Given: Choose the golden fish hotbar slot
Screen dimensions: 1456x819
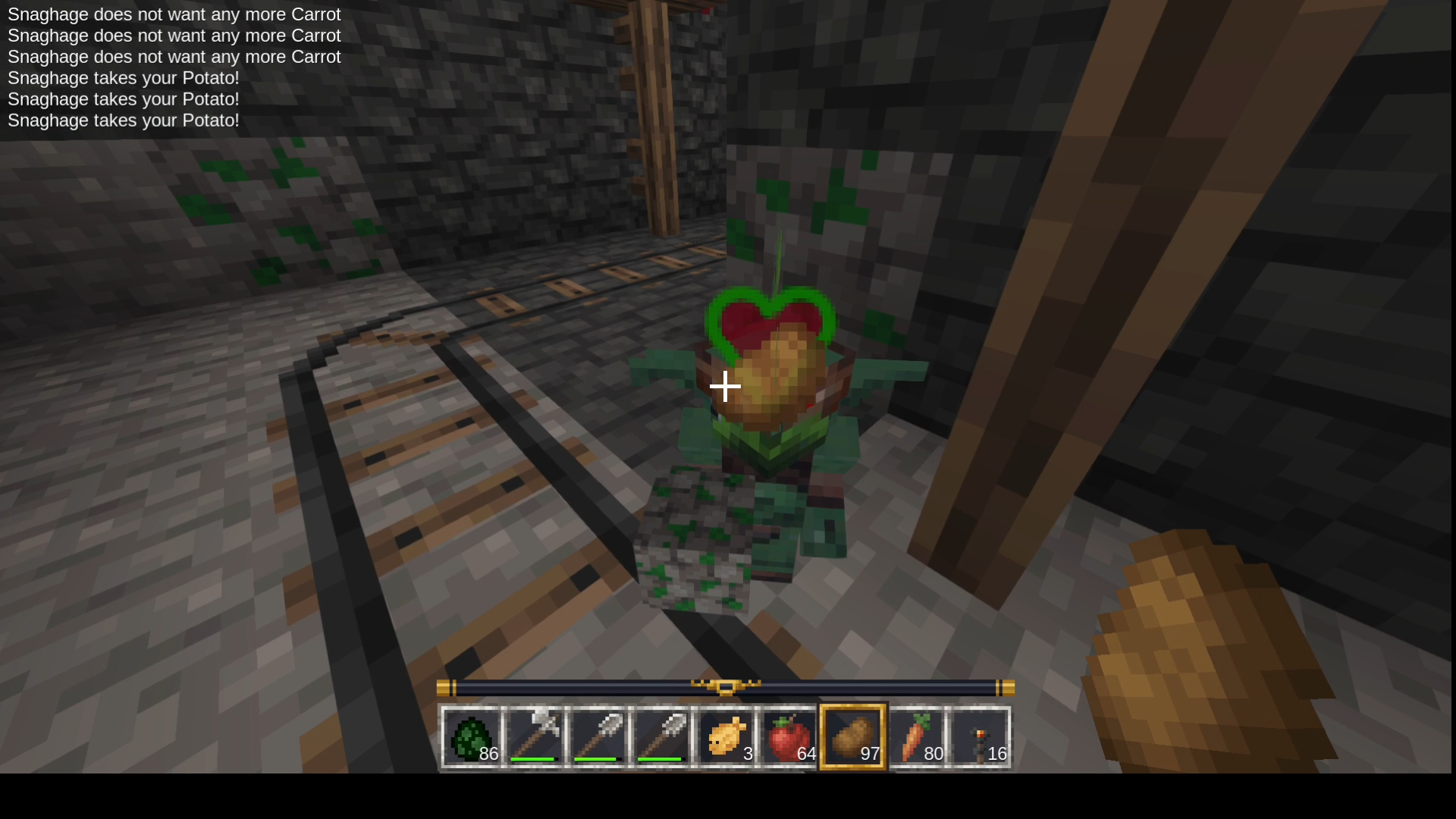Looking at the screenshot, I should click(x=726, y=737).
